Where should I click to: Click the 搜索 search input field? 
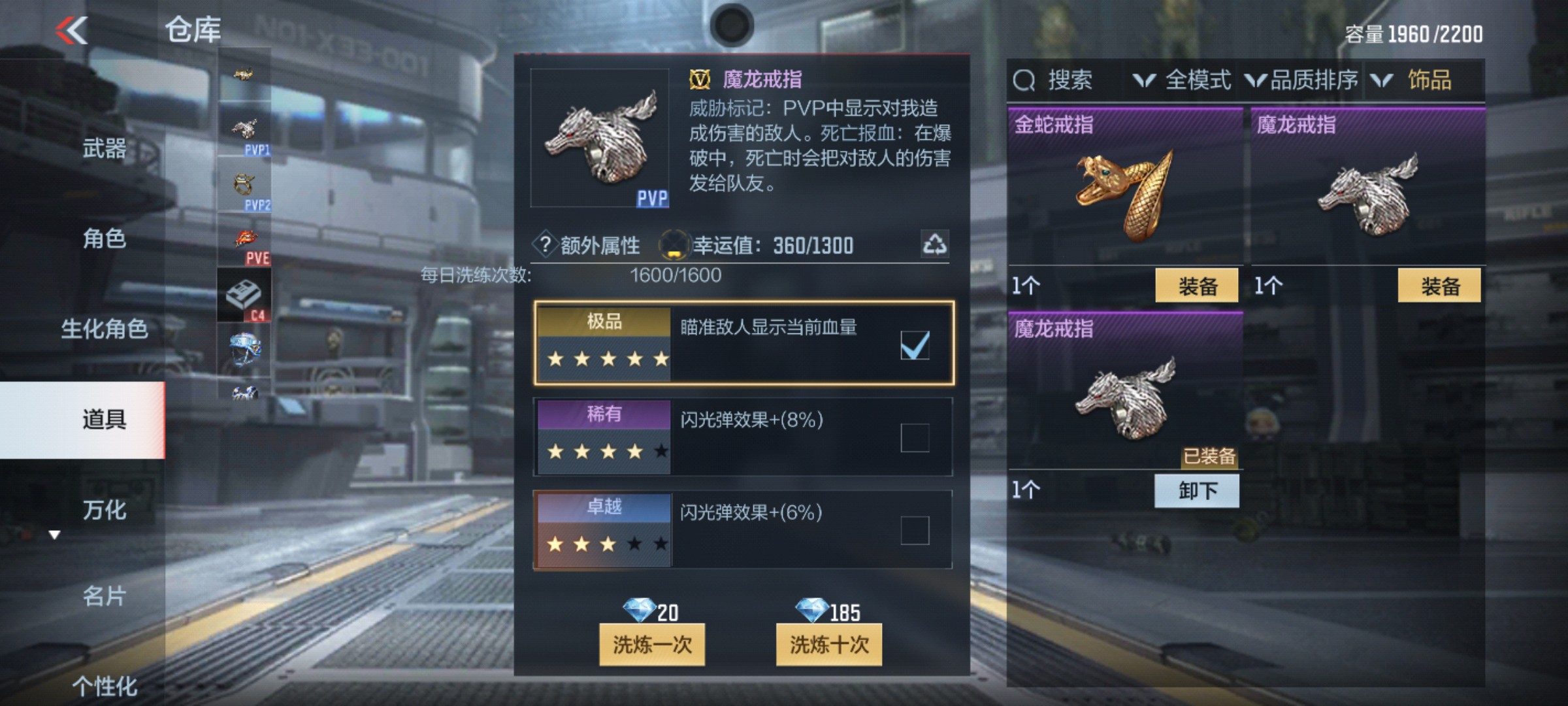(1066, 80)
